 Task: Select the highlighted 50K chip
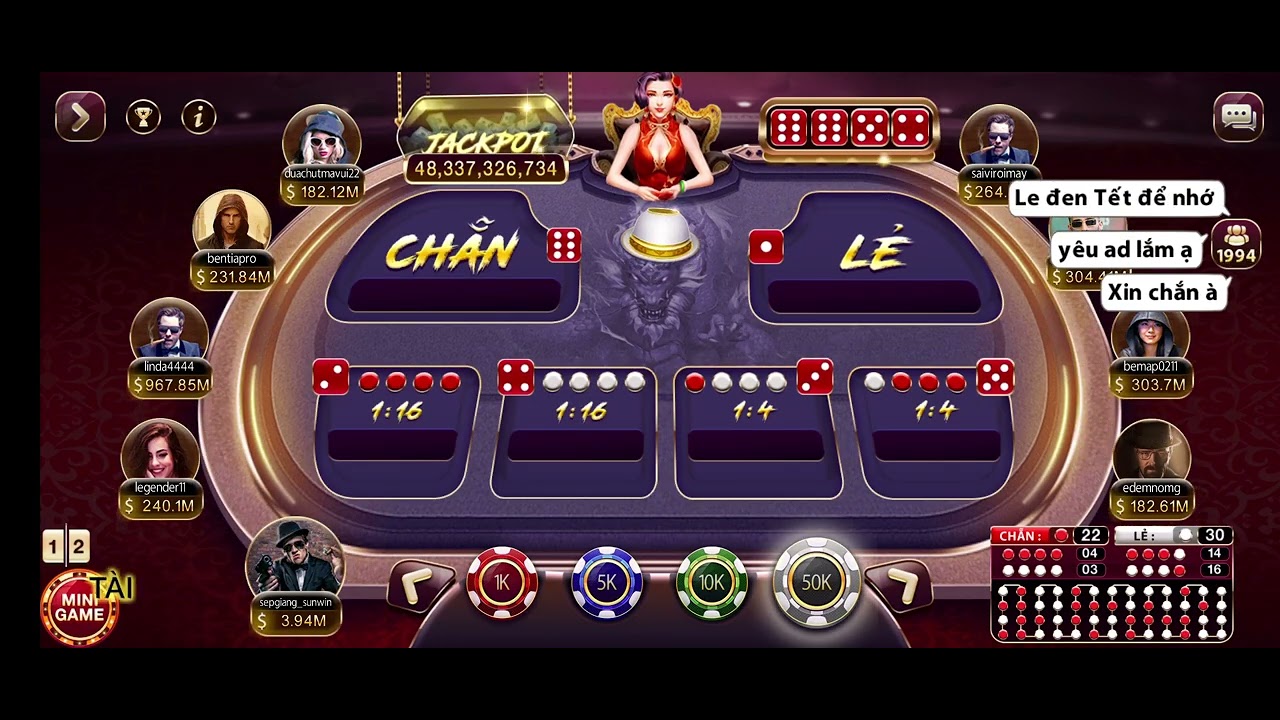pyautogui.click(x=816, y=583)
